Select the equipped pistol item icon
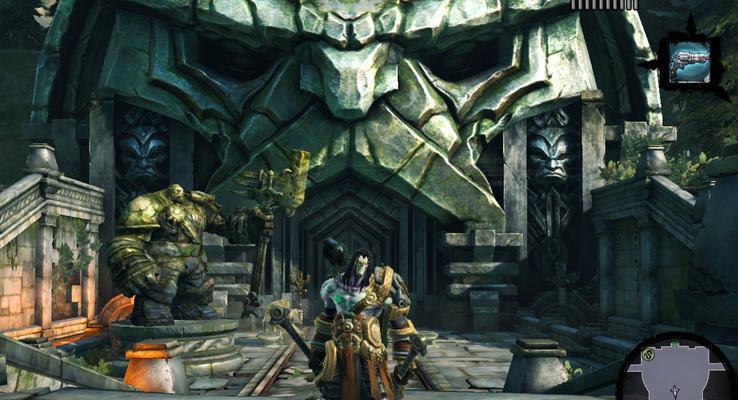The height and width of the screenshot is (400, 738). click(x=690, y=60)
